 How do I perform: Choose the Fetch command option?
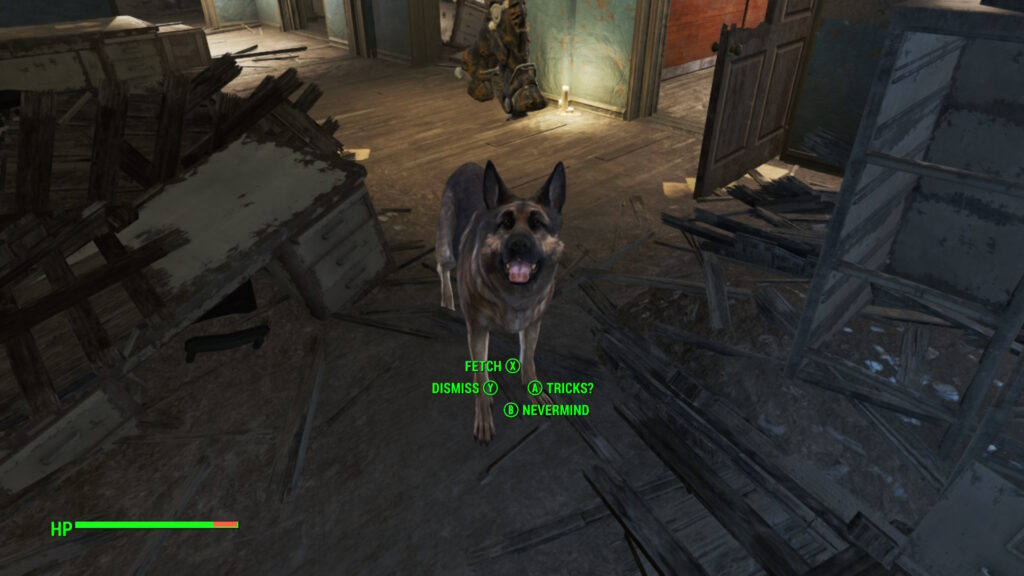pyautogui.click(x=492, y=367)
